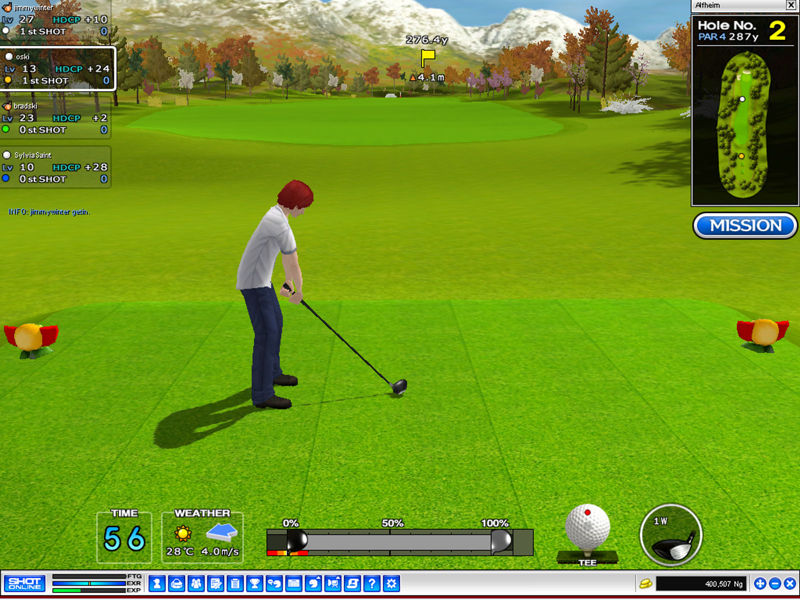Select the 1W driver club icon

tap(670, 534)
